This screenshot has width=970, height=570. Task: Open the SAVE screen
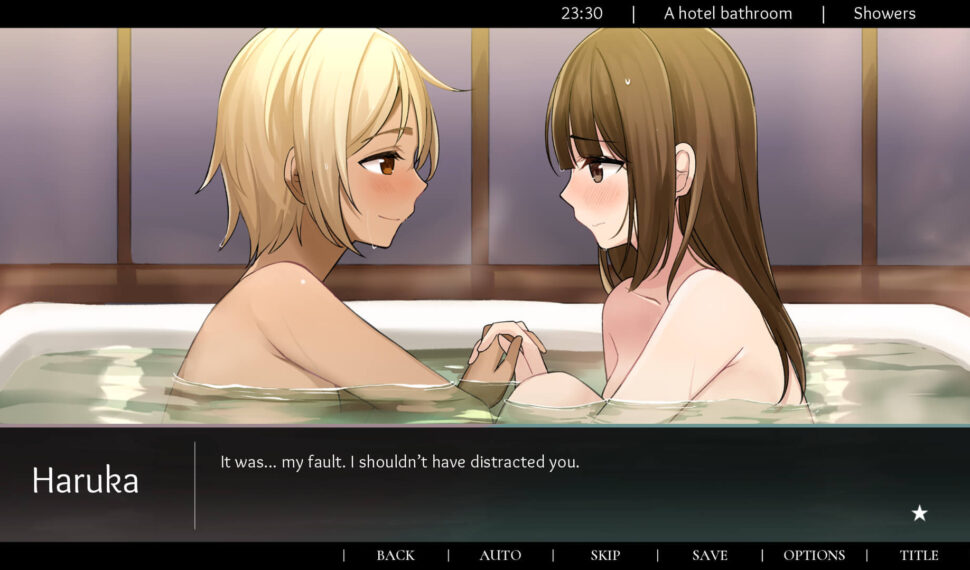click(710, 555)
